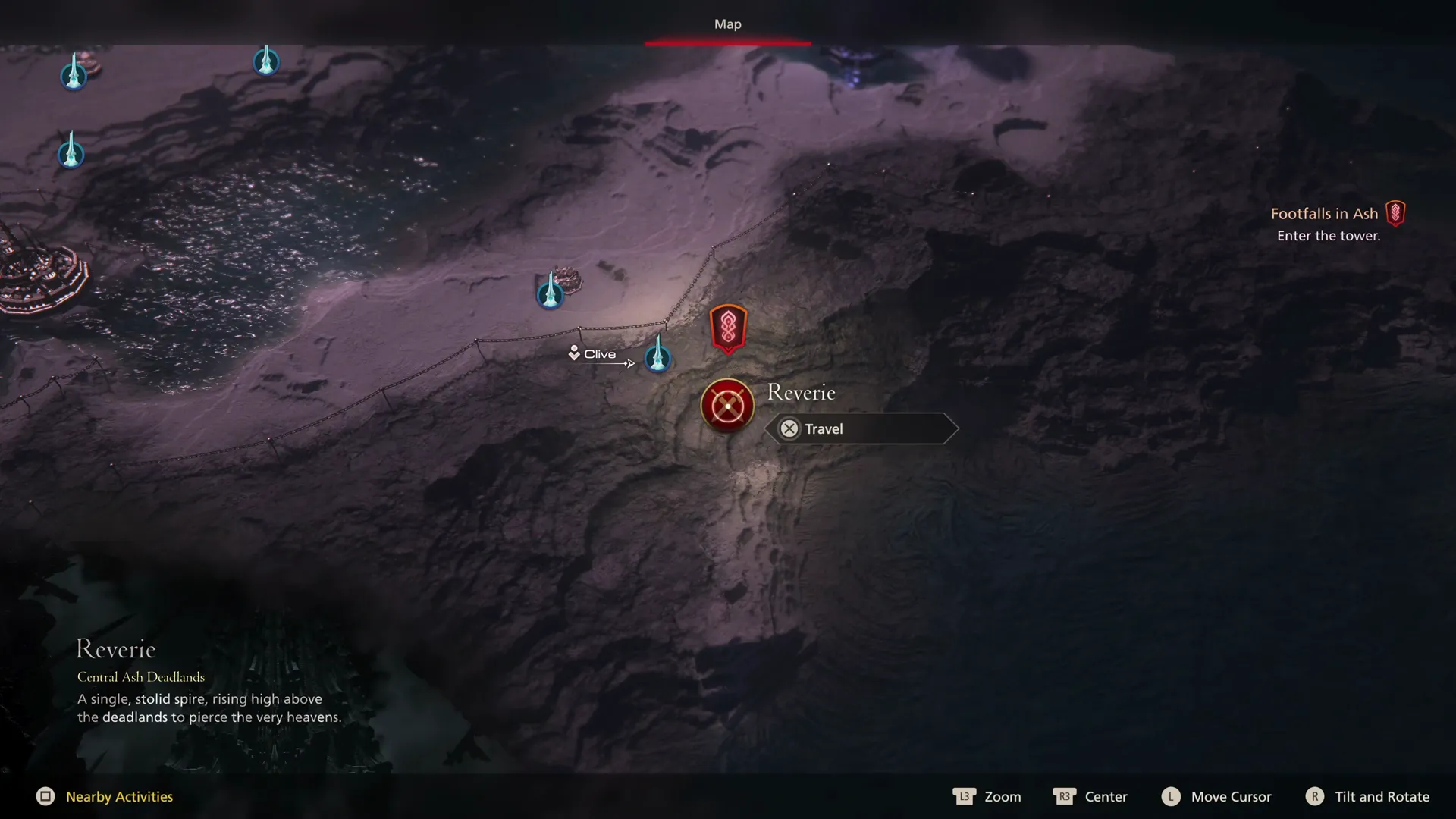Click the Footfalls in Ash quest crest icon
Image resolution: width=1456 pixels, height=819 pixels.
tap(1395, 213)
